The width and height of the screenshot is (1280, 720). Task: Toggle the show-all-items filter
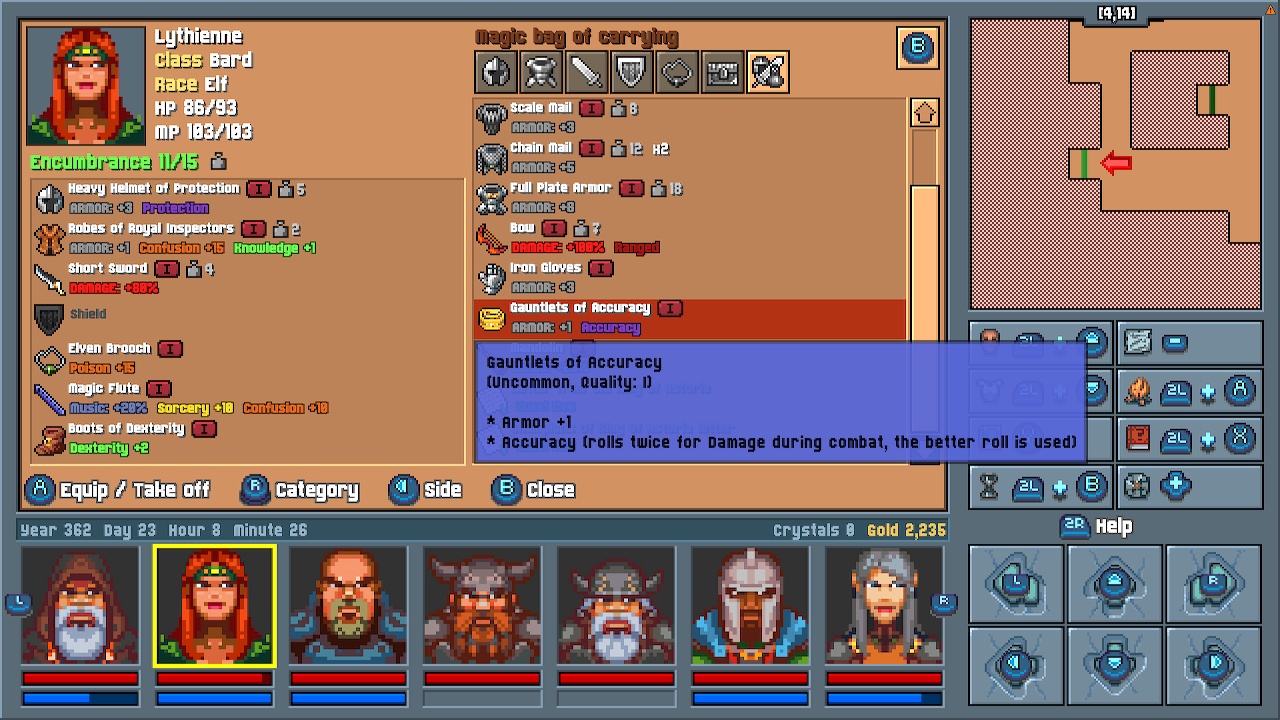pyautogui.click(x=767, y=71)
